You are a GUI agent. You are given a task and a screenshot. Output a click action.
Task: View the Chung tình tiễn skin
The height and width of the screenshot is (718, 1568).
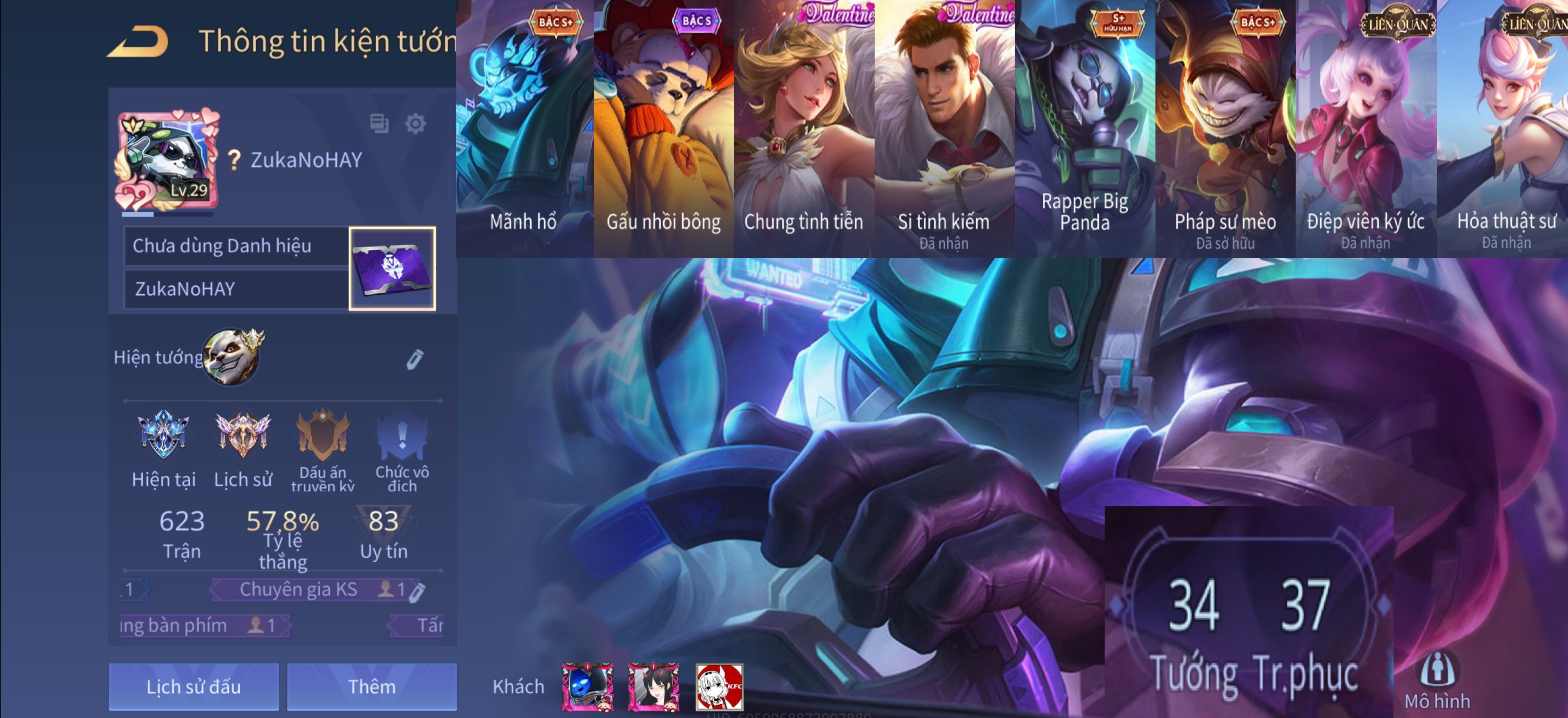pos(803,128)
